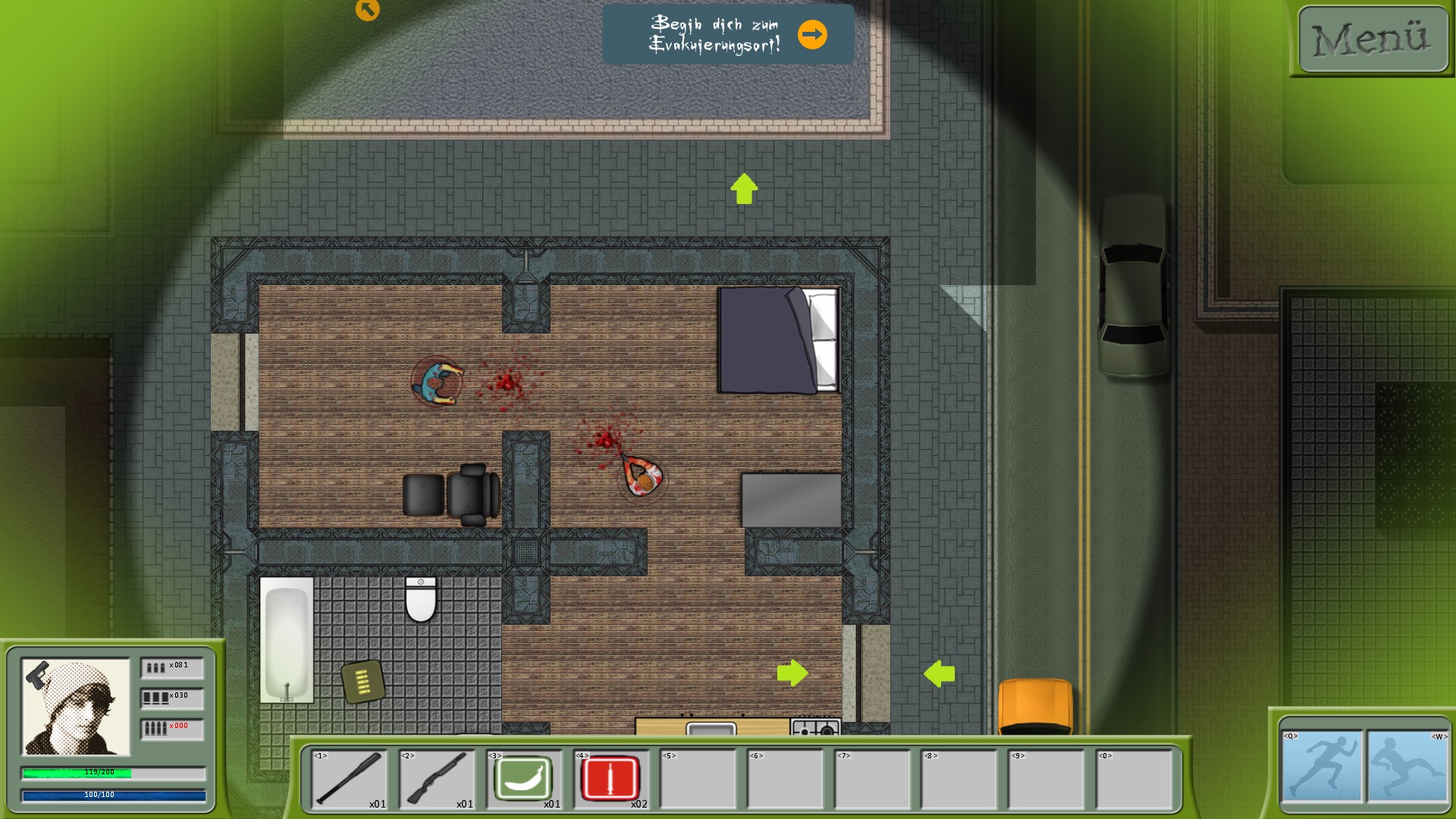Screen dimensions: 1456x819
Task: Open the Menü button
Action: pos(1373,39)
